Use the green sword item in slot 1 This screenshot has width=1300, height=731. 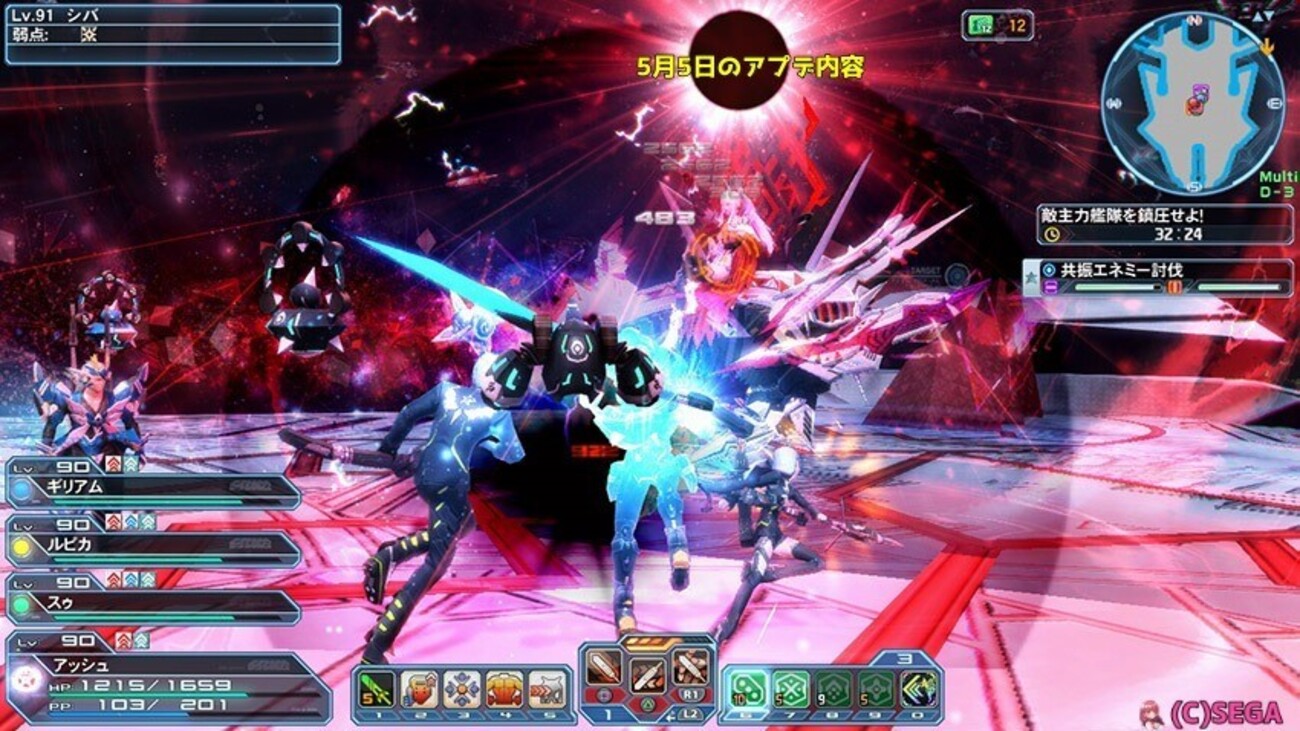pos(376,689)
